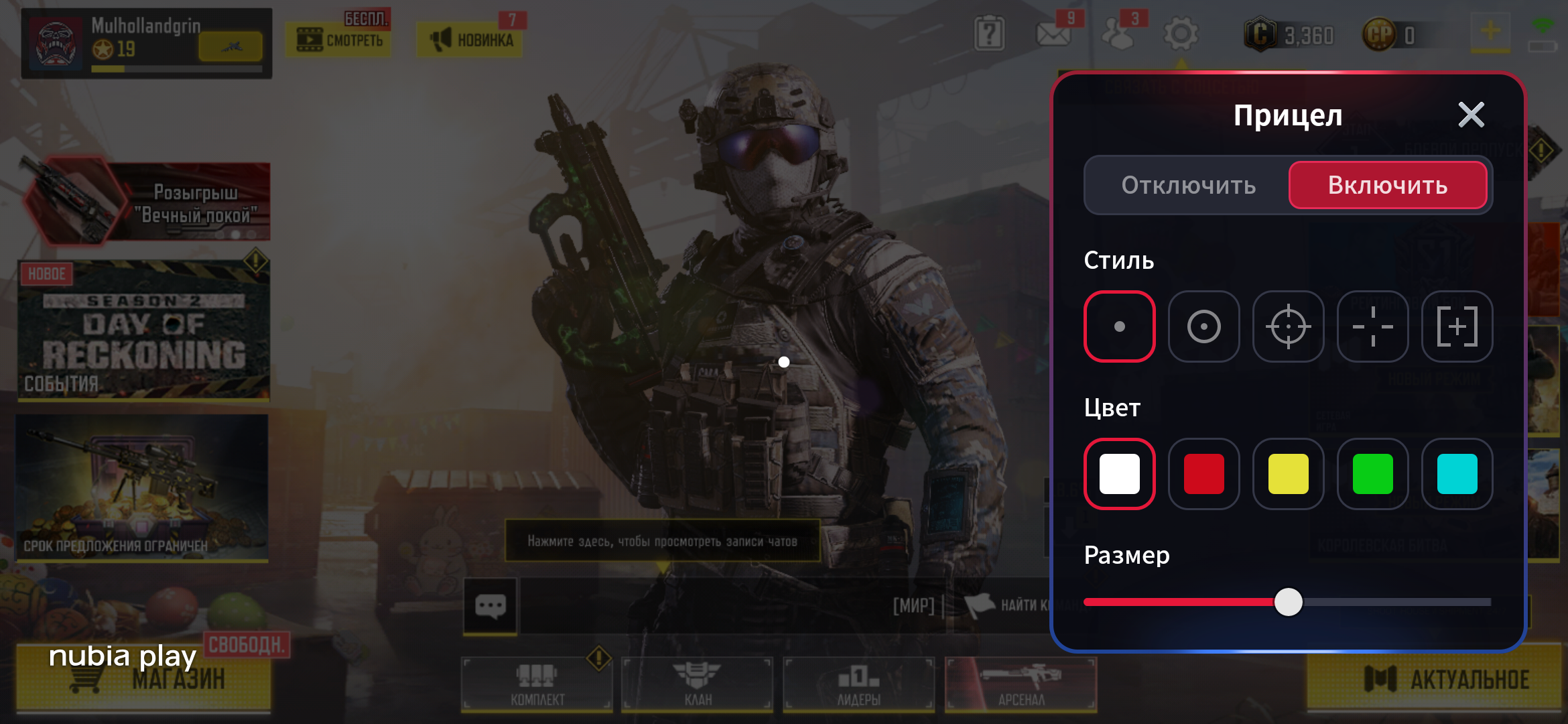Choose the Включить option
The height and width of the screenshot is (724, 1568).
(1387, 186)
